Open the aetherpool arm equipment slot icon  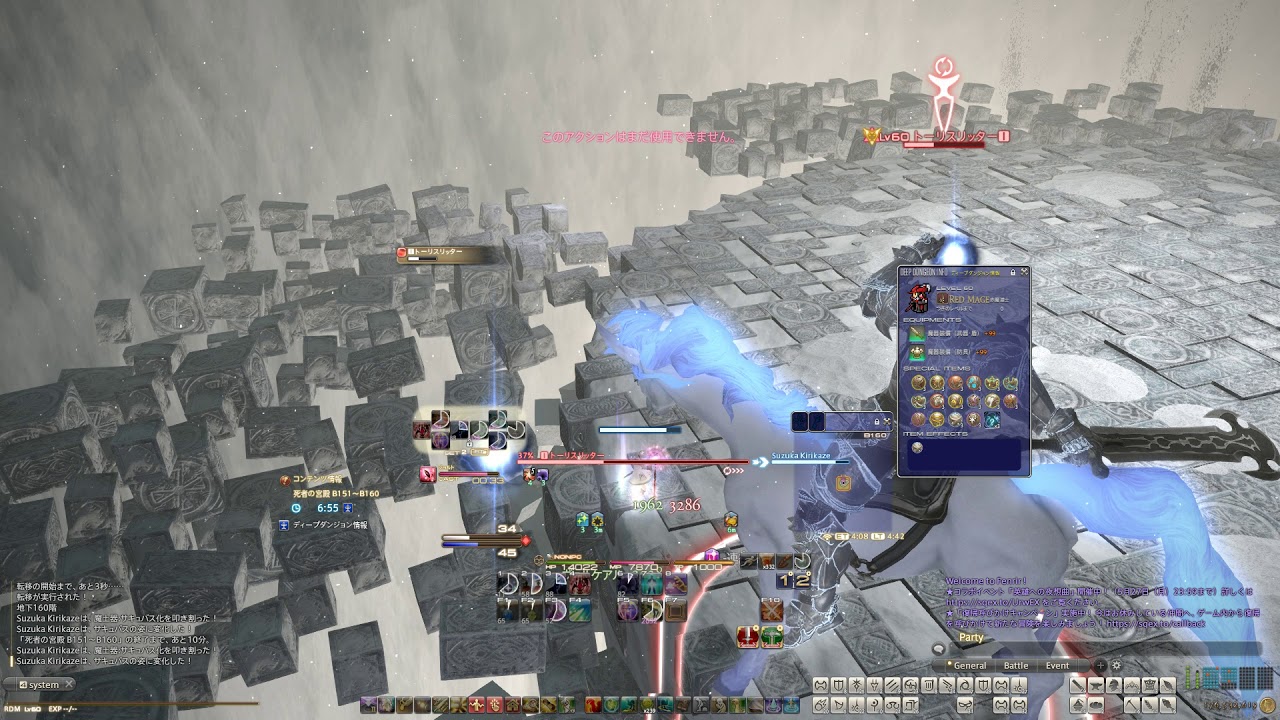click(x=915, y=335)
